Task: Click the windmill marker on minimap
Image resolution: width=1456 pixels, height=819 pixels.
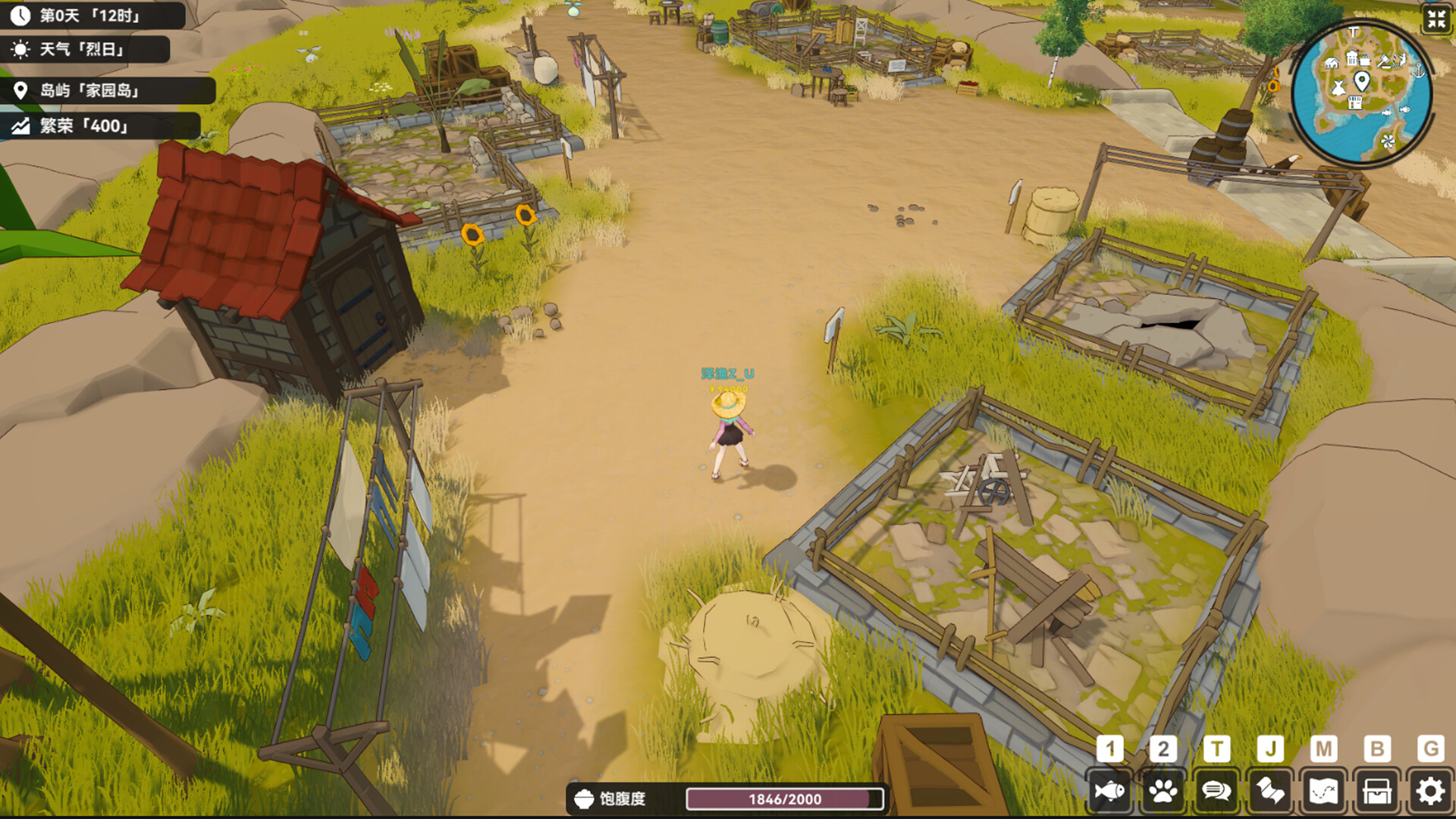Action: point(1388,141)
